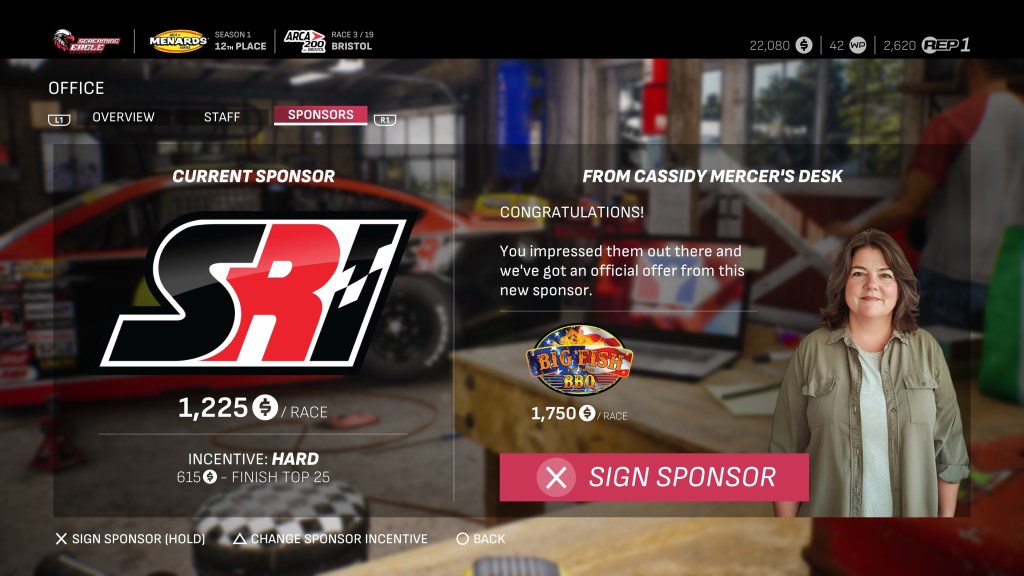Accept the offer with Sign Sponsor
1024x576 pixels.
coord(654,477)
